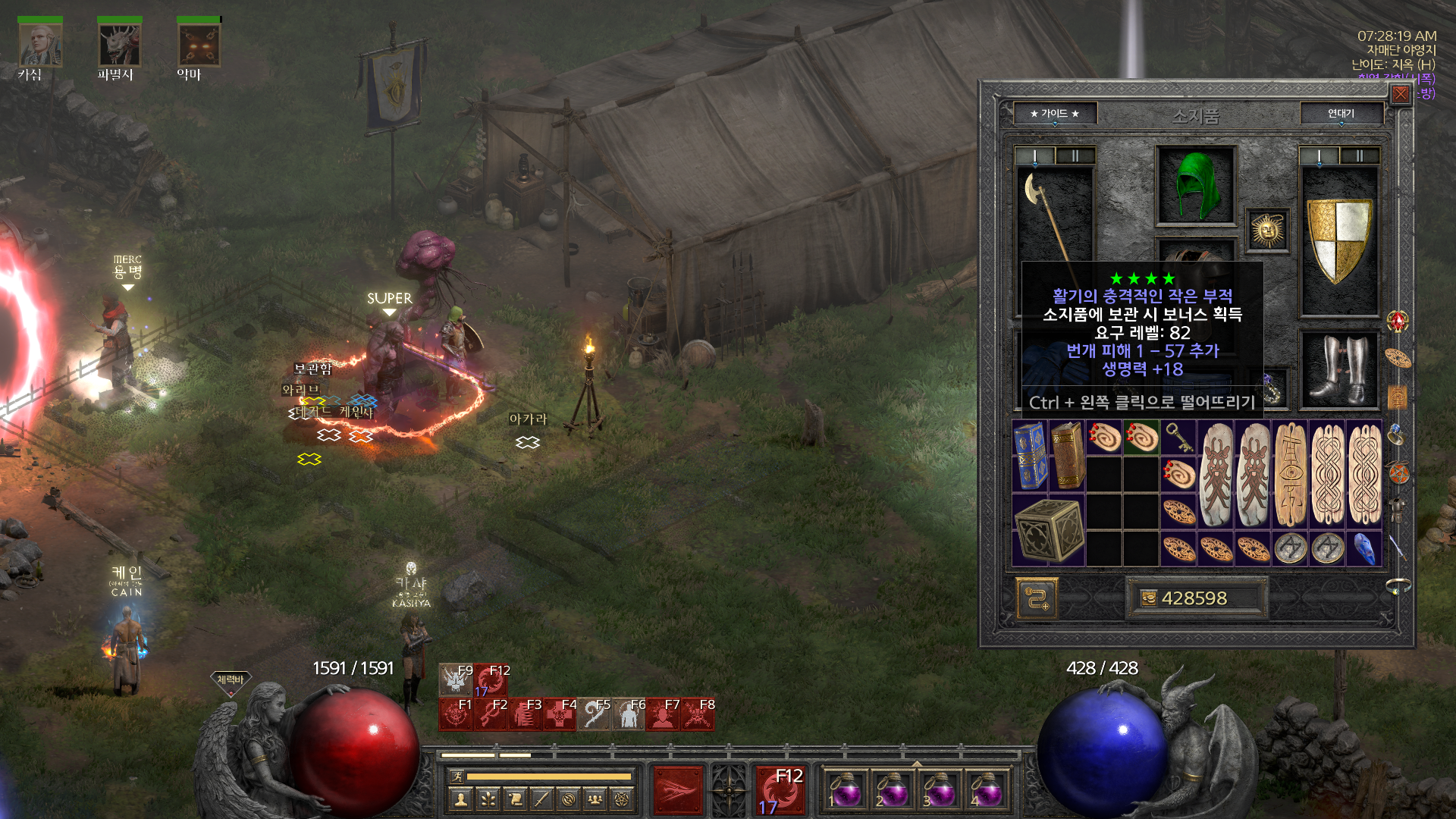1456x819 pixels.
Task: Open the 가이드 guide tab
Action: (x=1054, y=114)
